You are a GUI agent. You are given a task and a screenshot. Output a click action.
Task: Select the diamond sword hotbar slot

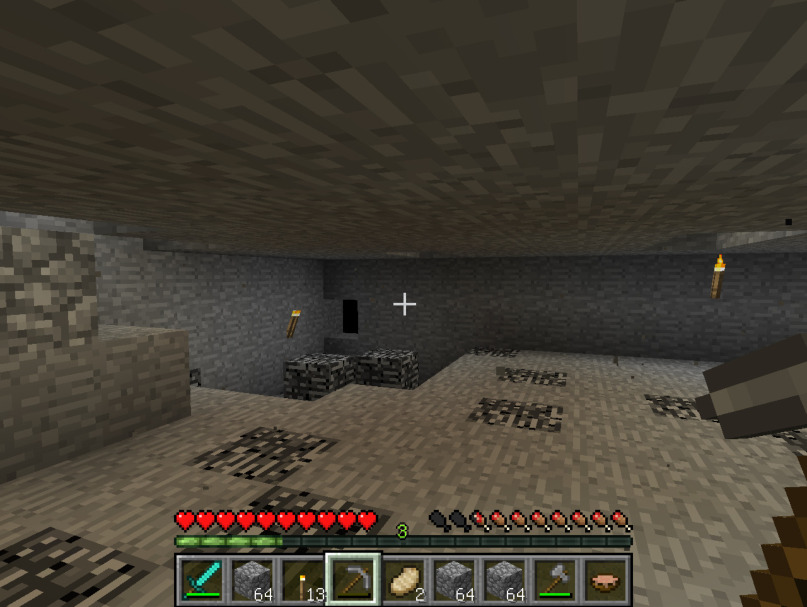coord(202,579)
